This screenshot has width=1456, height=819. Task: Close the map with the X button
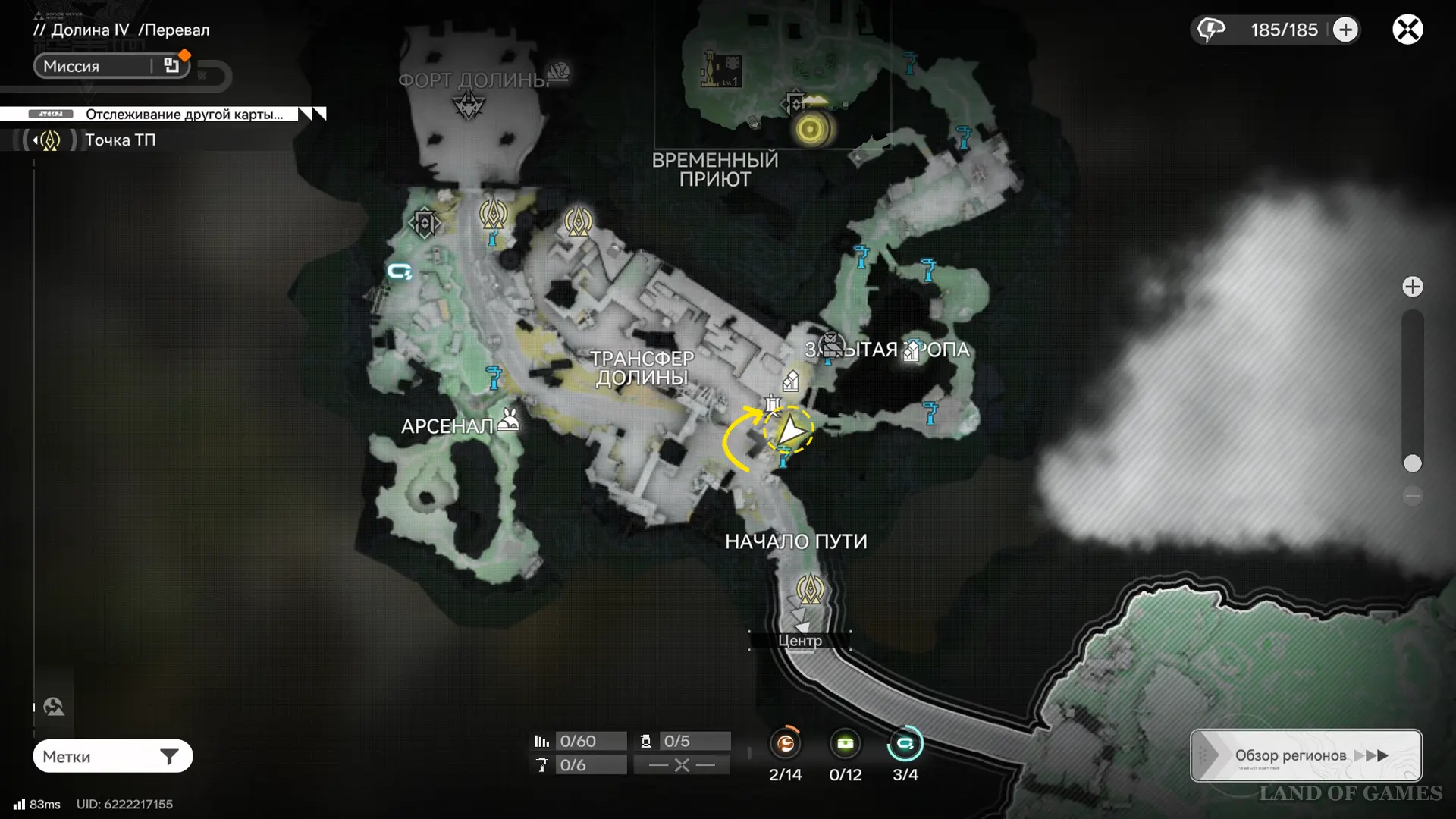[x=1407, y=30]
